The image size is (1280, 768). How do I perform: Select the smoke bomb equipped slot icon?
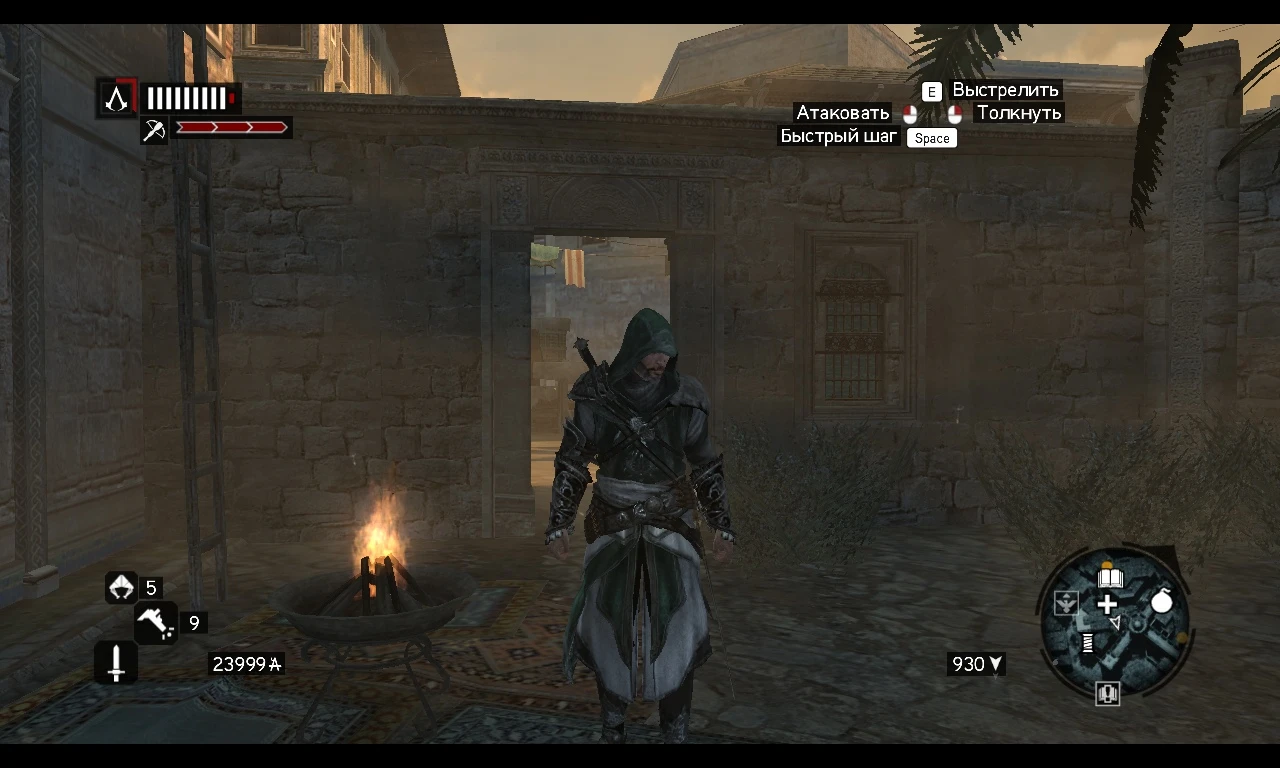tap(122, 587)
